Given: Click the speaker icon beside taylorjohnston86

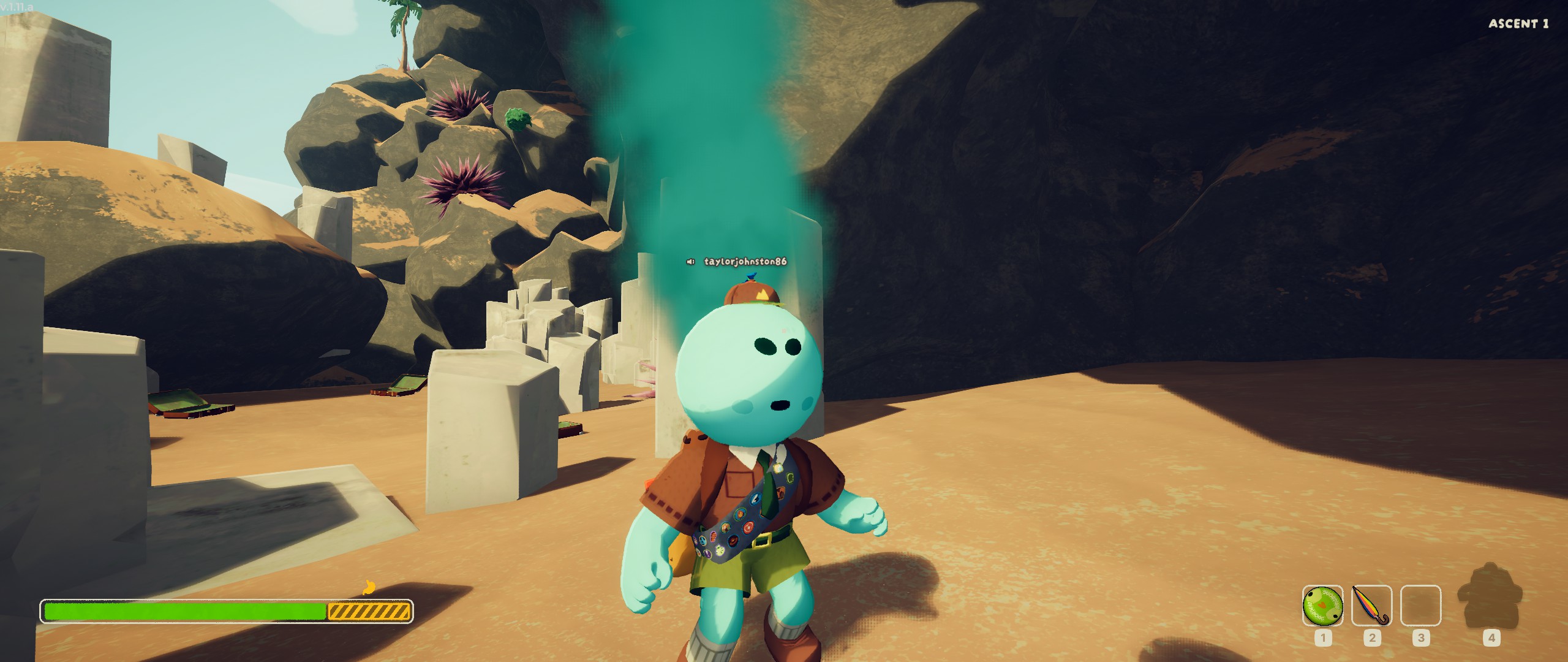Looking at the screenshot, I should click(691, 262).
